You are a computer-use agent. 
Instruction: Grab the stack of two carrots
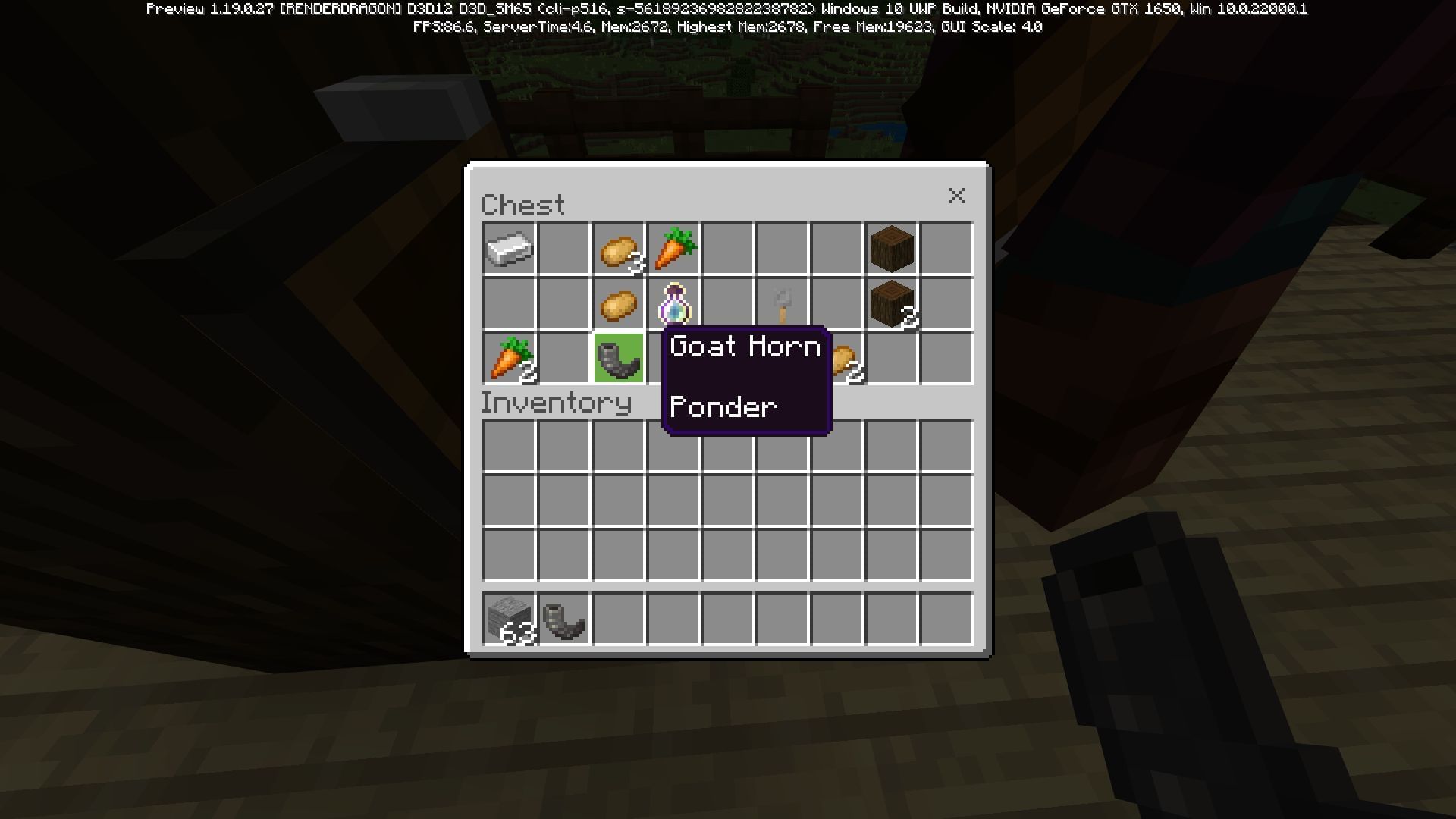(510, 358)
